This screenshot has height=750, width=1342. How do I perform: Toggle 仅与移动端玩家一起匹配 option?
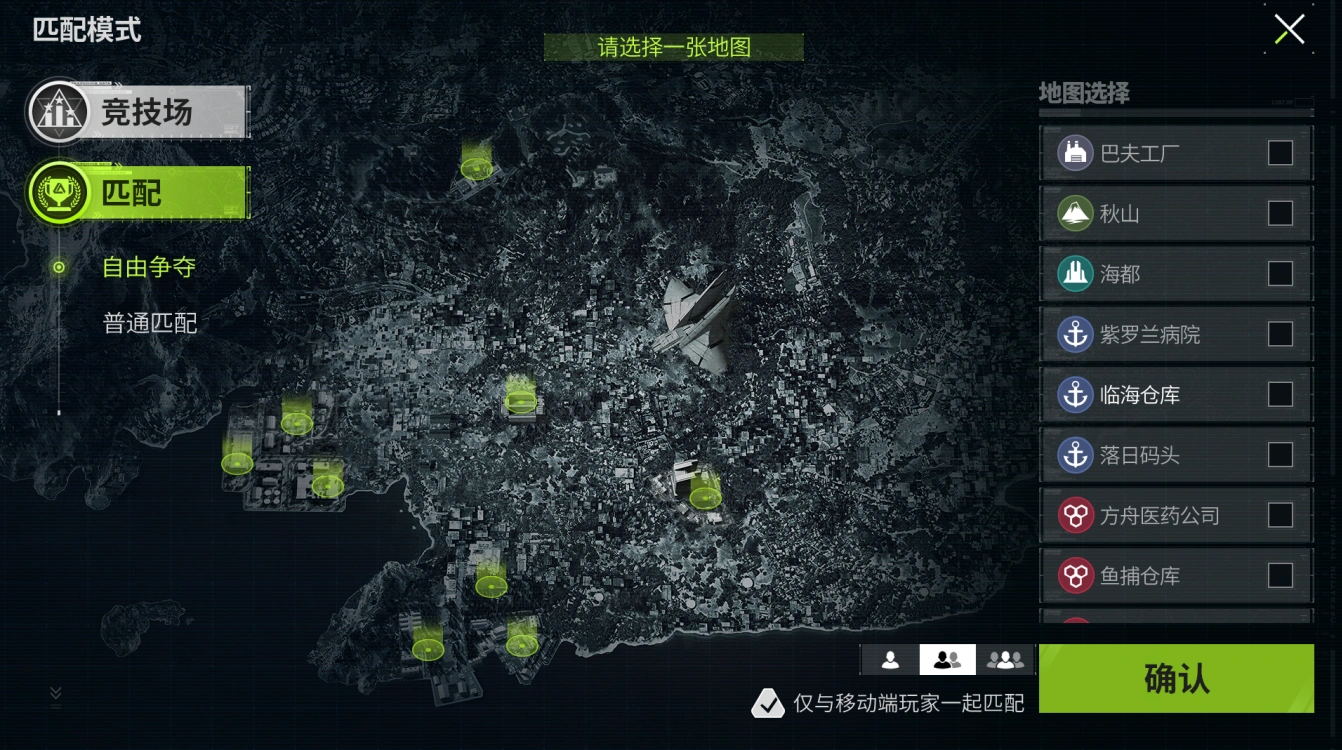[x=768, y=704]
